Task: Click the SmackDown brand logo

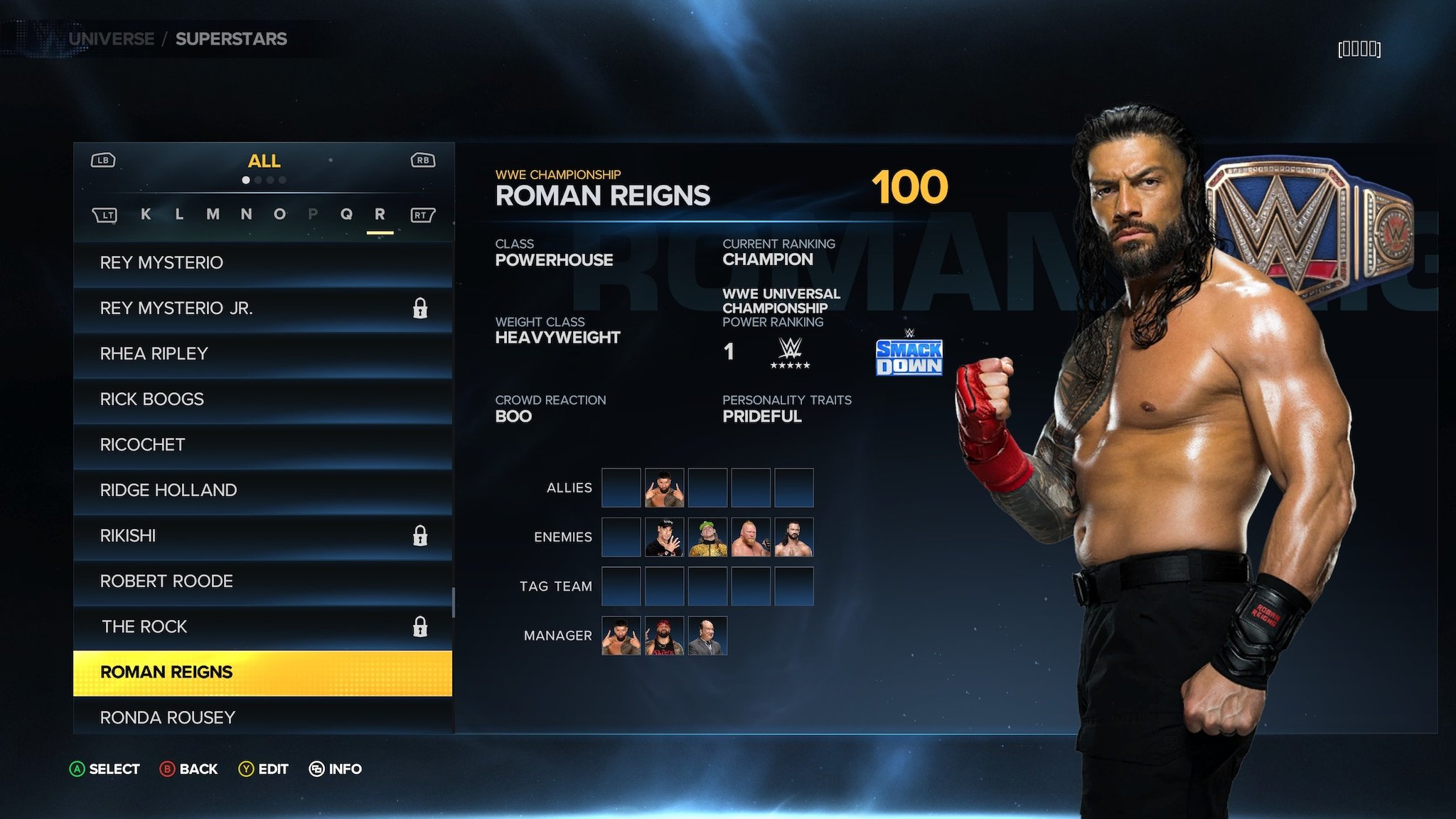Action: (909, 357)
